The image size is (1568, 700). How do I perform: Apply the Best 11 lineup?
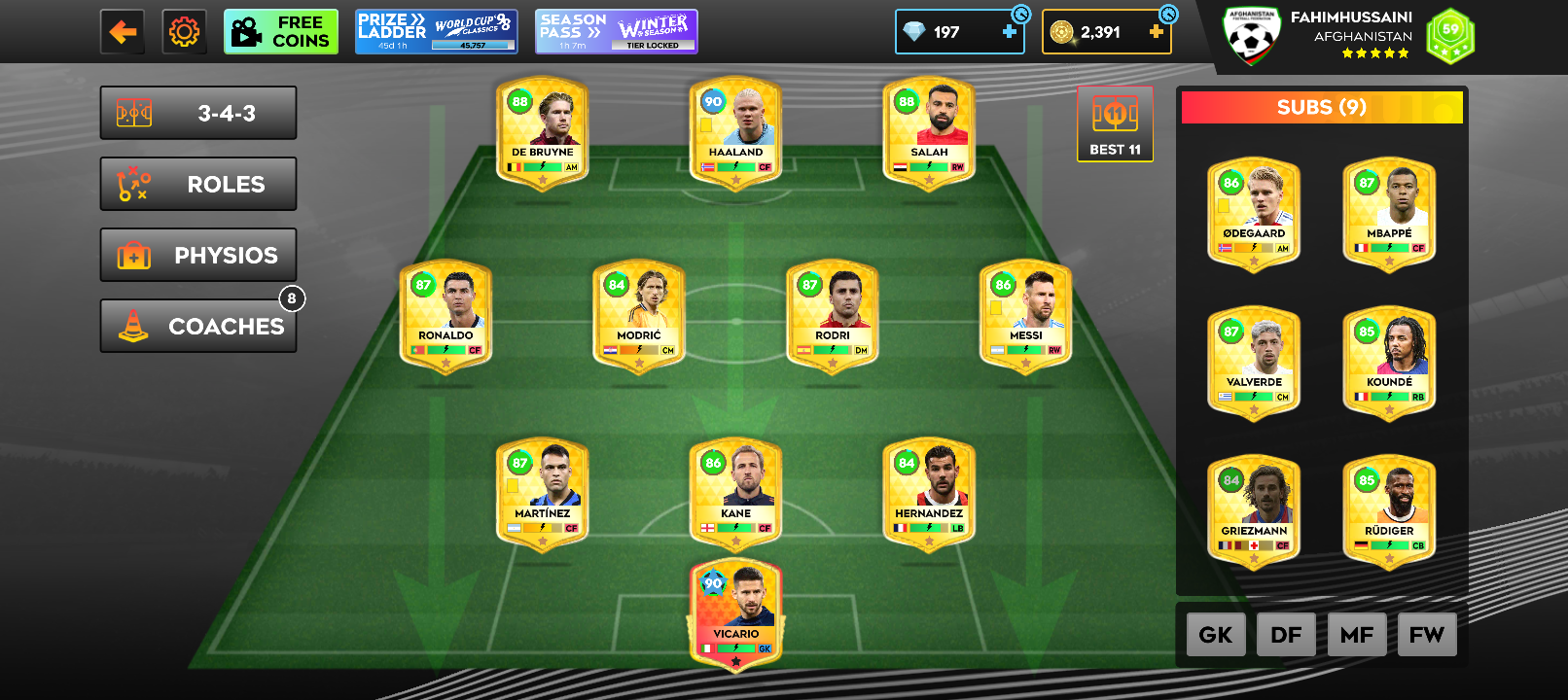(x=1115, y=123)
